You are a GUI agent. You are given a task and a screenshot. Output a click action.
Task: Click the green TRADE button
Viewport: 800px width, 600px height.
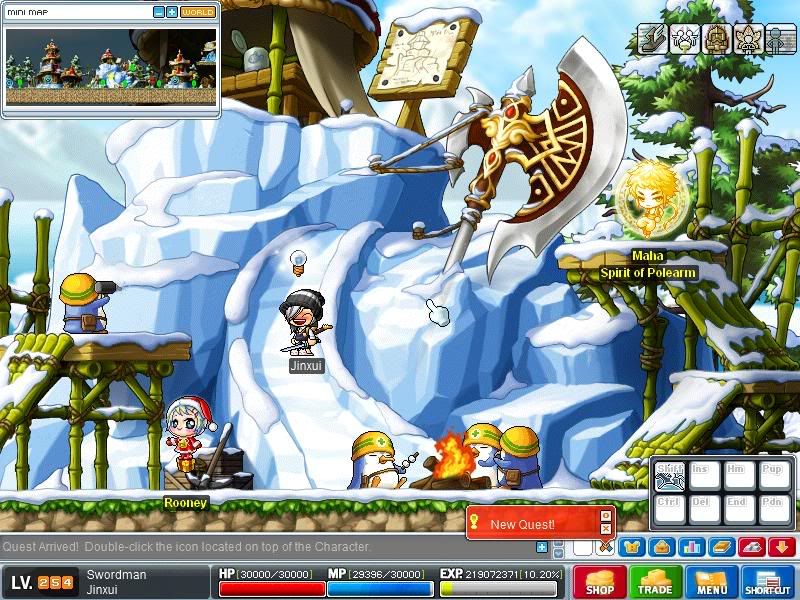(656, 582)
